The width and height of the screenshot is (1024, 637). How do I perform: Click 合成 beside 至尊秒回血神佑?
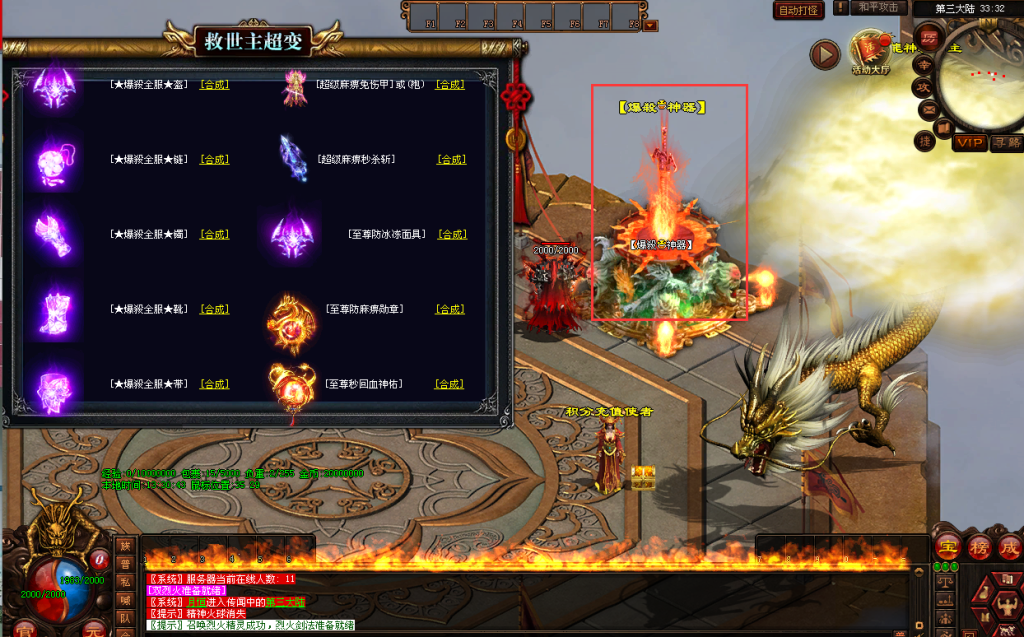451,384
